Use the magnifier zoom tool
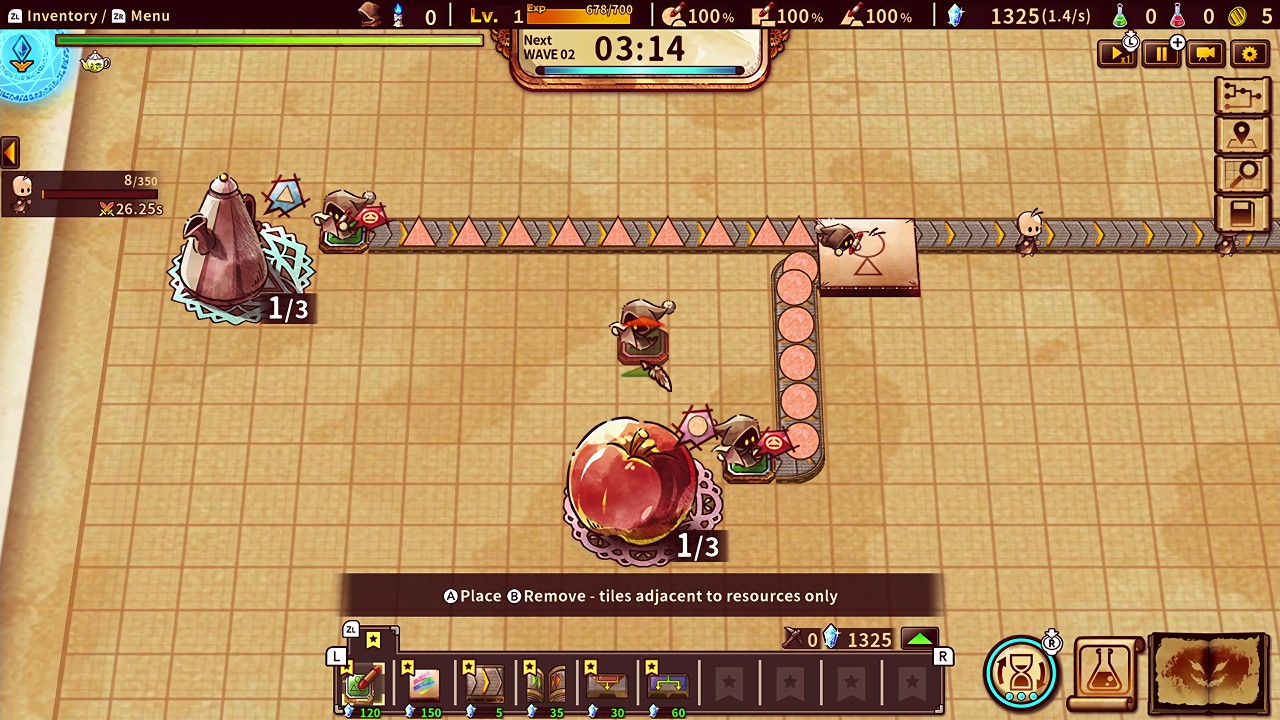Screen dimensions: 1280x720 1242,173
